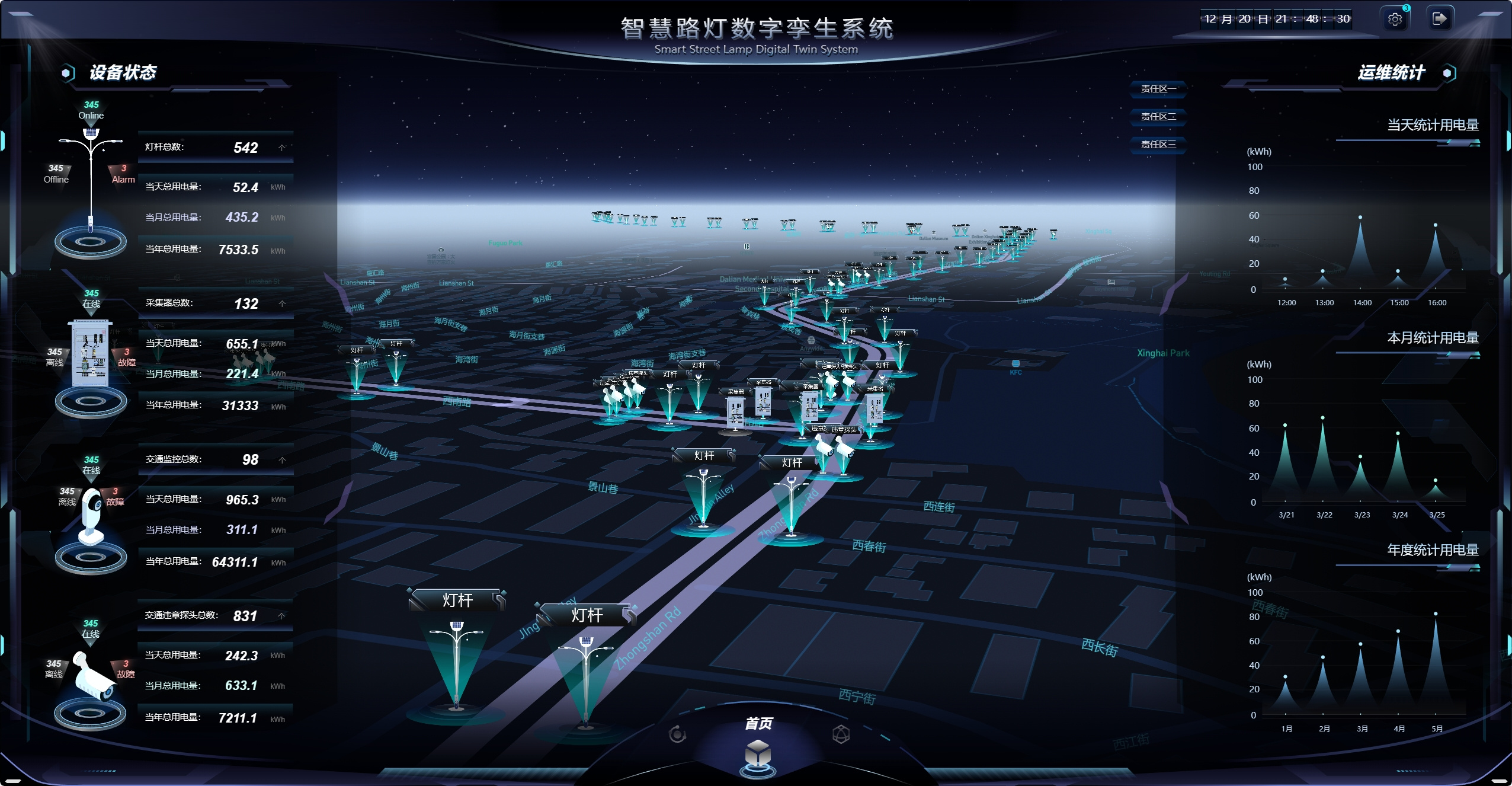Click the circular rotate icon in bottom navigation
The image size is (1512, 786).
677,734
